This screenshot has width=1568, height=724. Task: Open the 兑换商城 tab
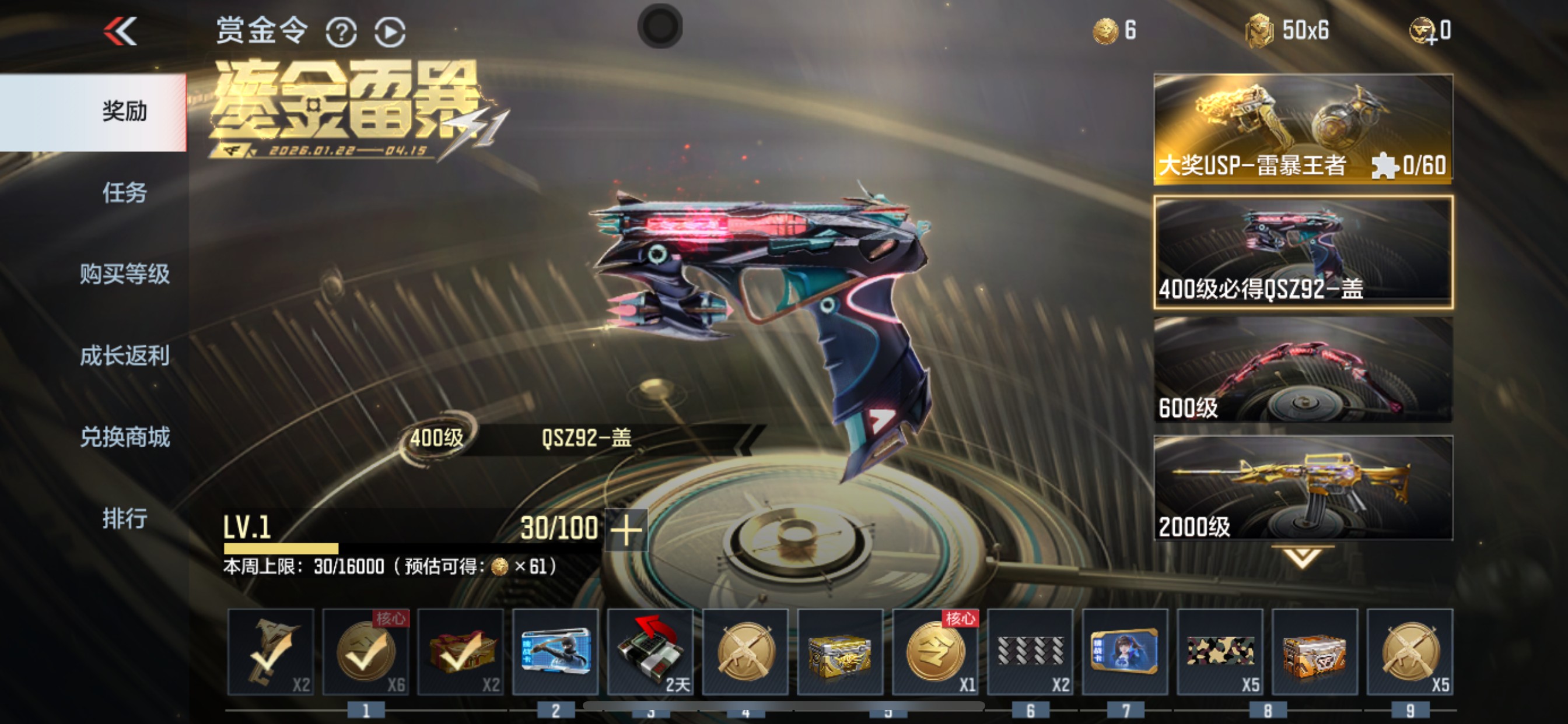coord(124,437)
